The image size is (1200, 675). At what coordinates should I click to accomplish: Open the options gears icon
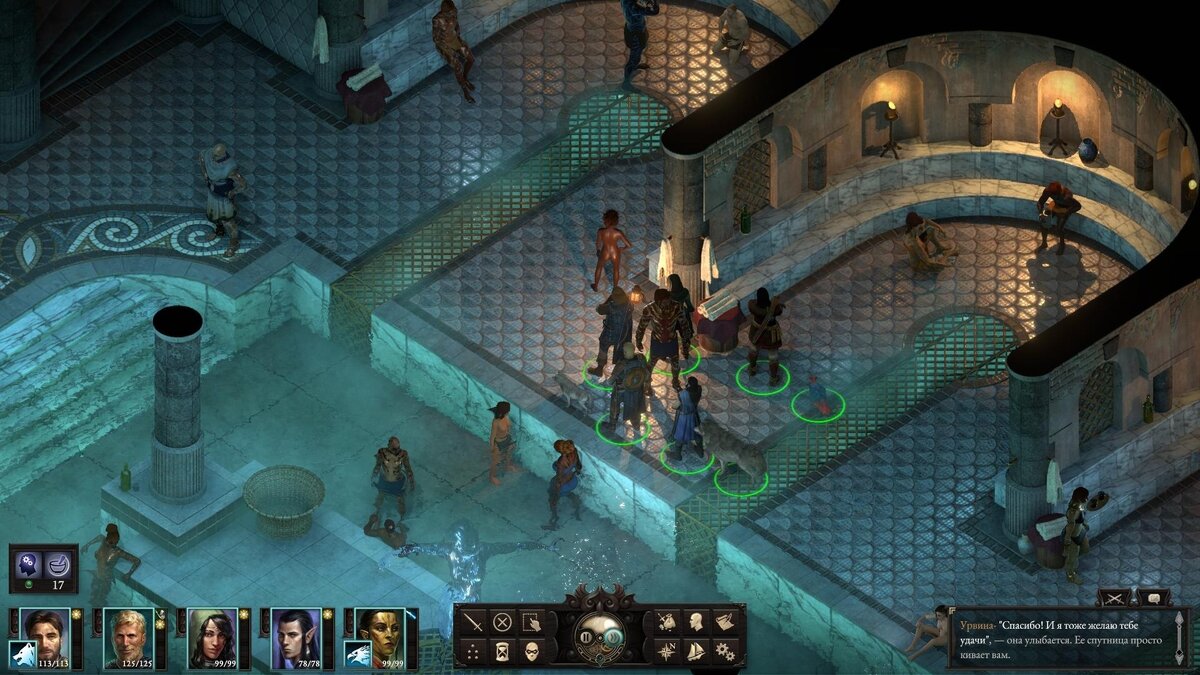click(x=725, y=651)
